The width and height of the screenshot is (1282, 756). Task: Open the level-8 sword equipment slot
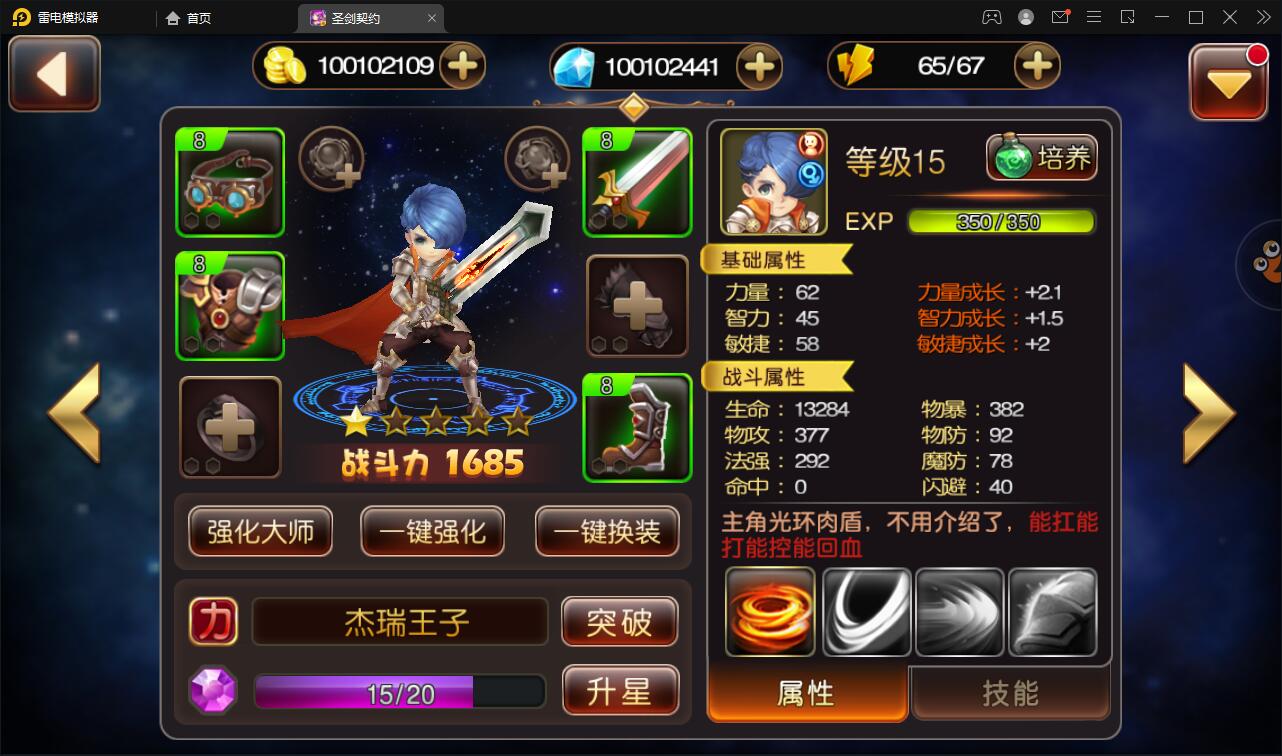click(637, 182)
